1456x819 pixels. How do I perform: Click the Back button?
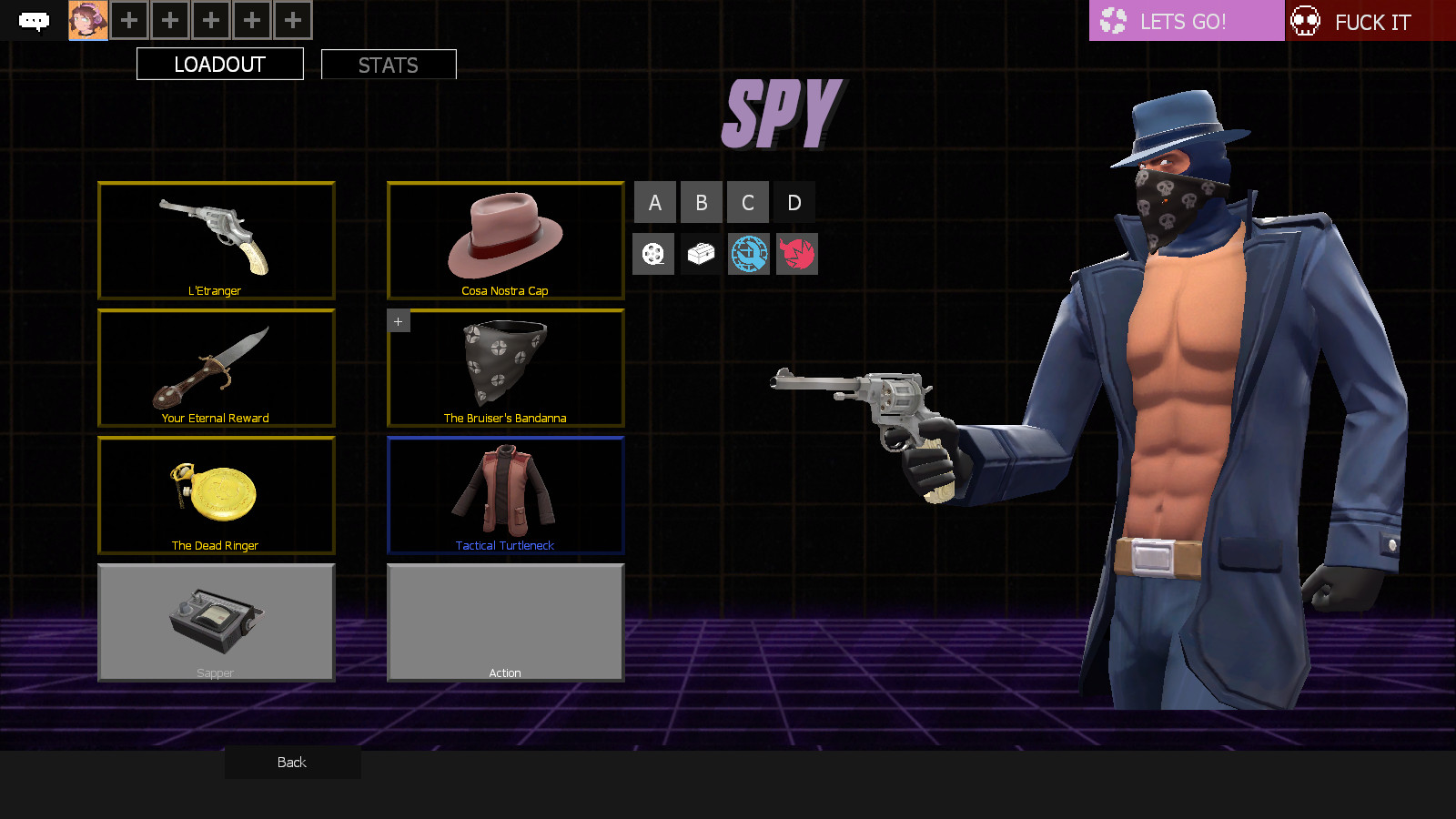click(291, 762)
